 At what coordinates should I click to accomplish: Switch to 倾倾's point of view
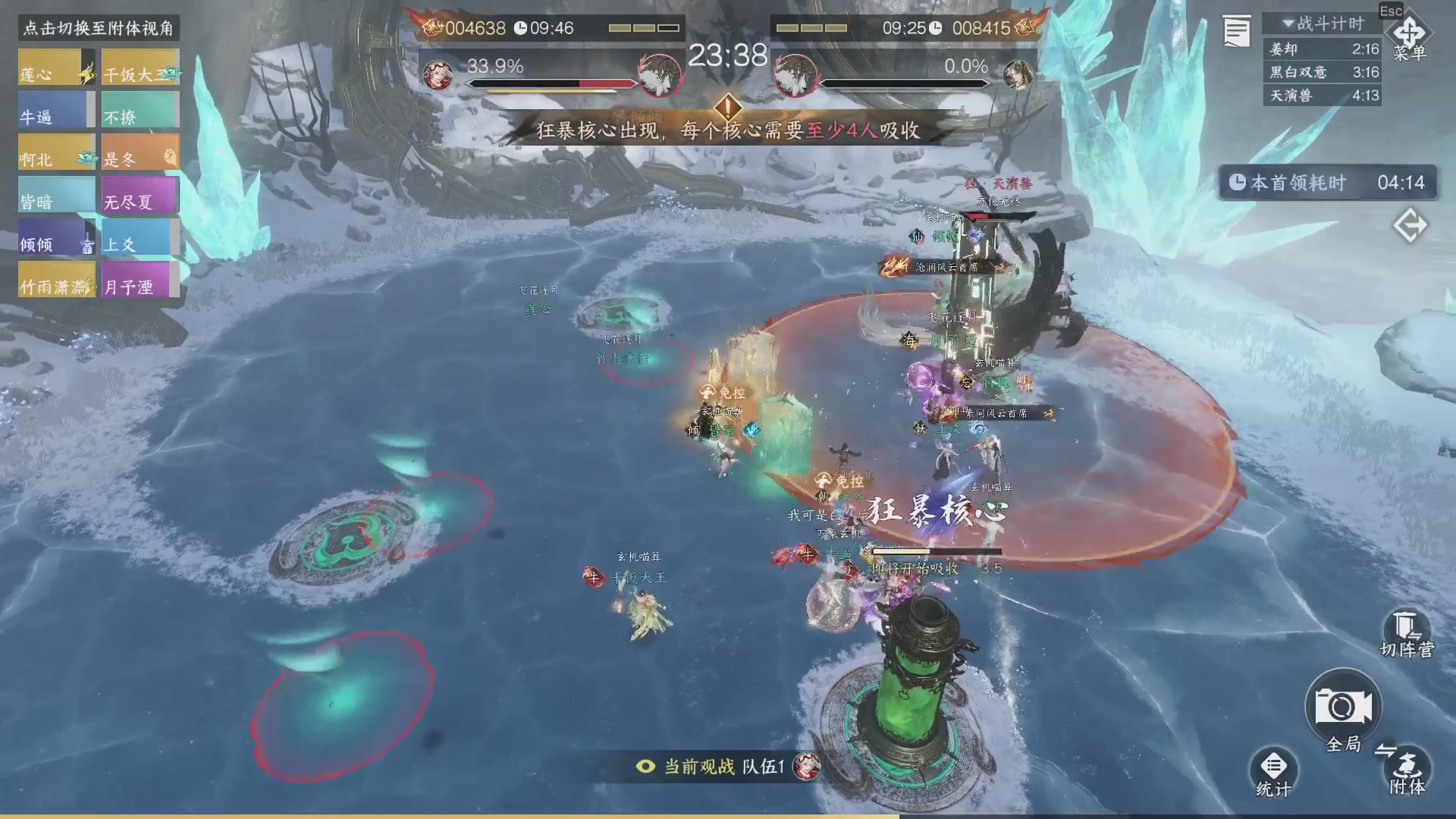(x=56, y=238)
